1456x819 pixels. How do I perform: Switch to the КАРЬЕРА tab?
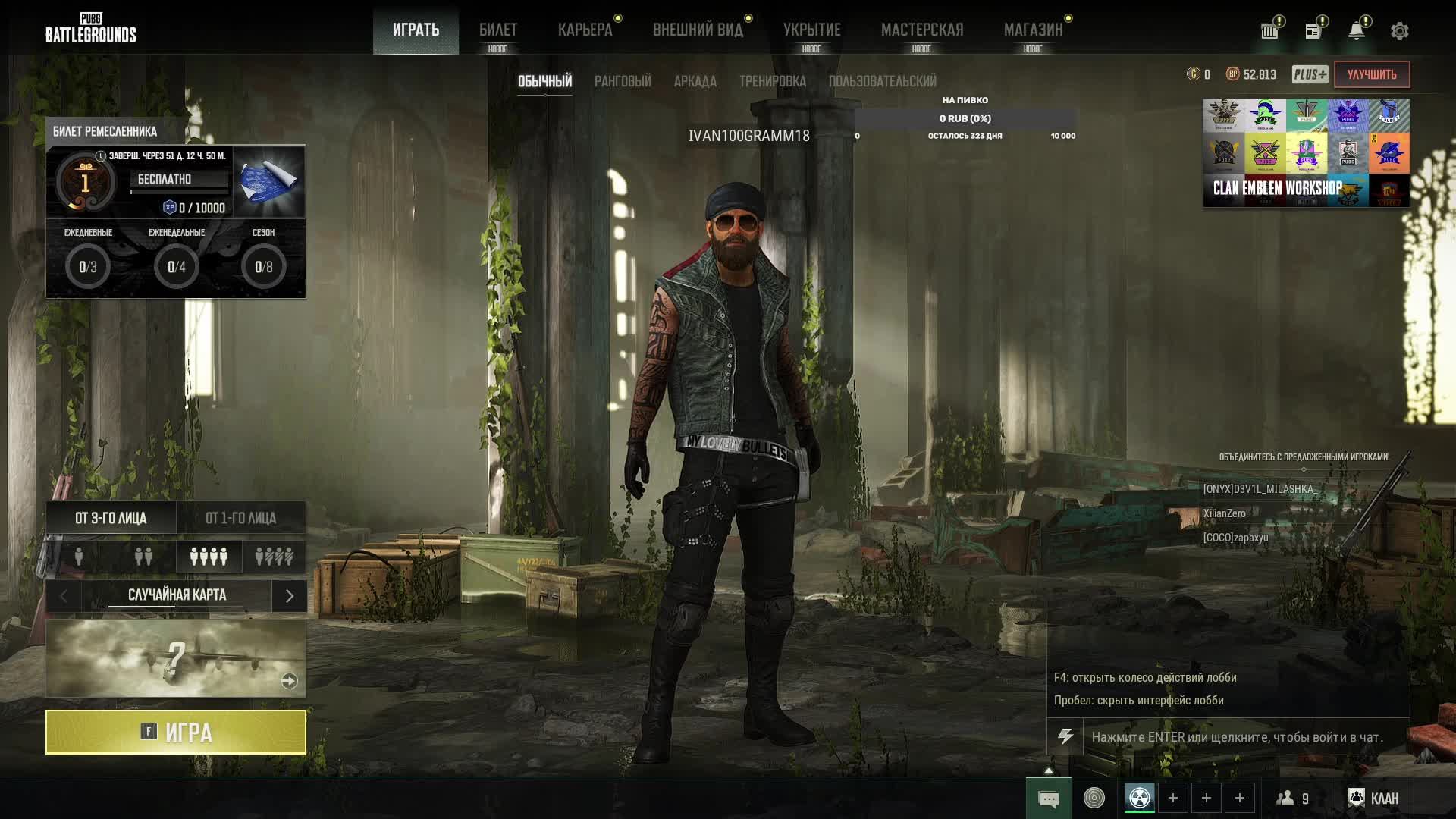tap(585, 30)
